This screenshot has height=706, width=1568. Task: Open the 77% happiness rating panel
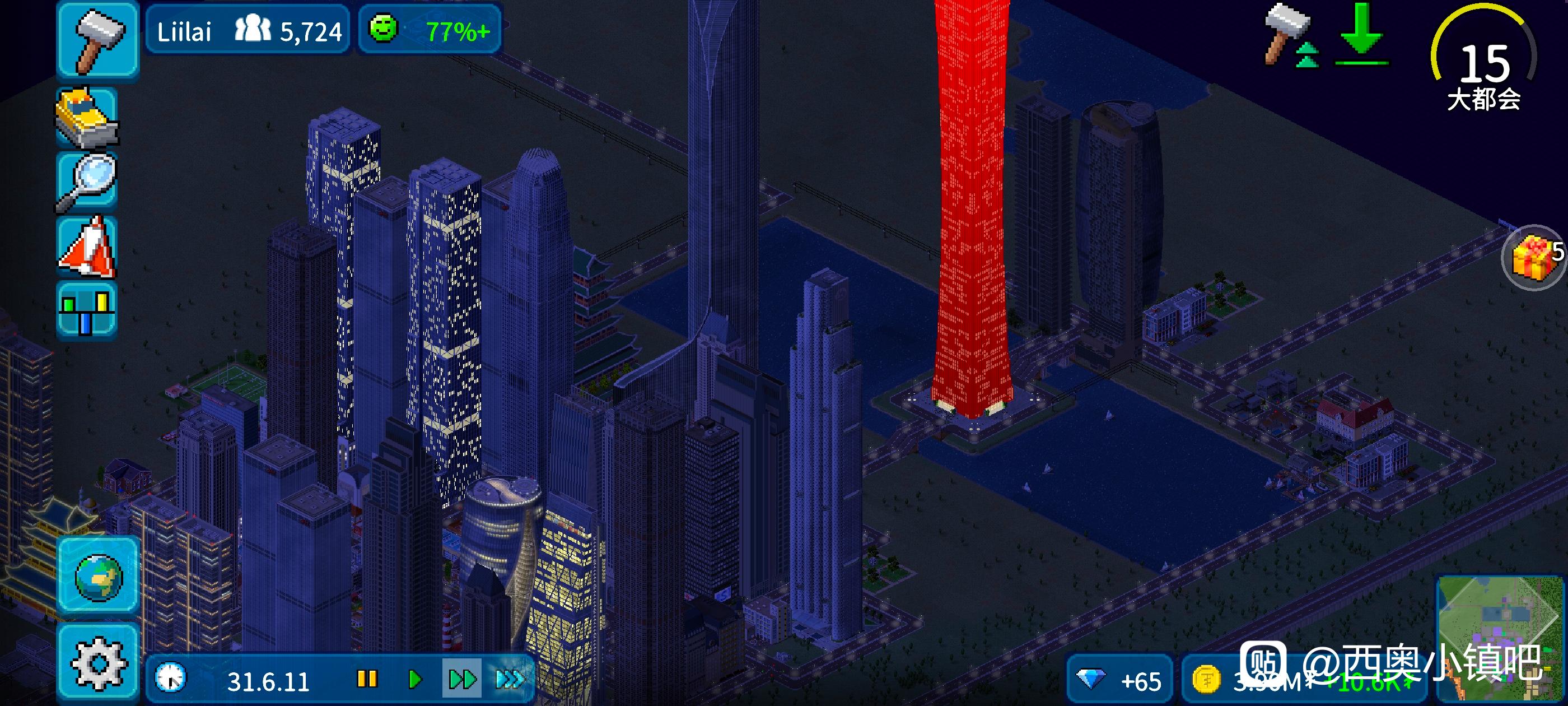[x=430, y=30]
